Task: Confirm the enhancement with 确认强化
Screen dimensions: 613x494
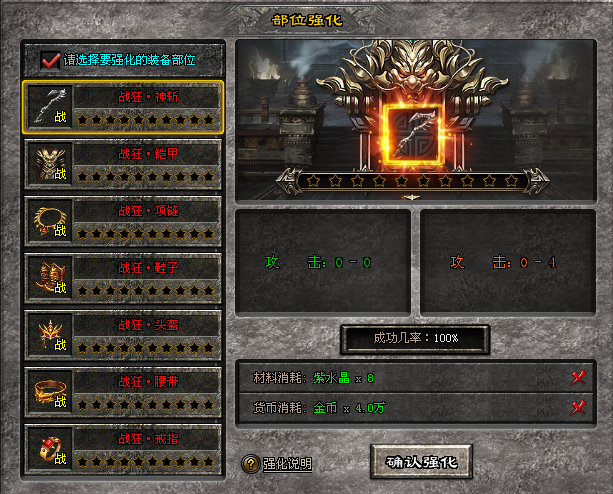Action: (x=421, y=462)
